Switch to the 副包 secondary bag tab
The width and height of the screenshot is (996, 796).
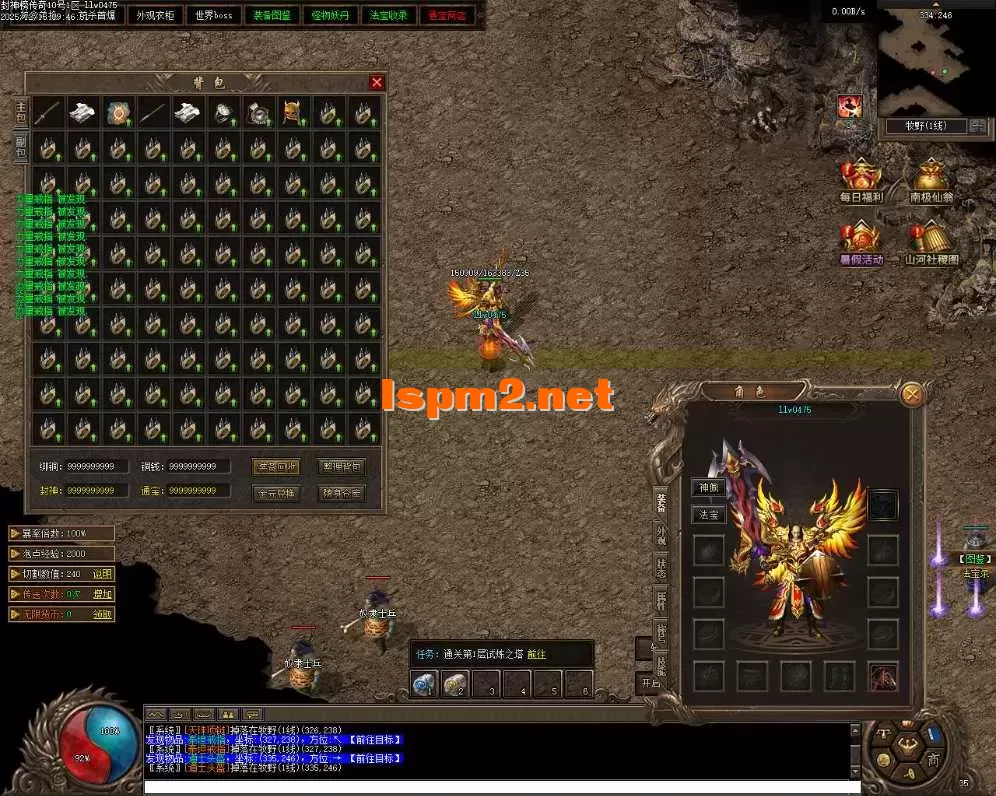(x=20, y=147)
